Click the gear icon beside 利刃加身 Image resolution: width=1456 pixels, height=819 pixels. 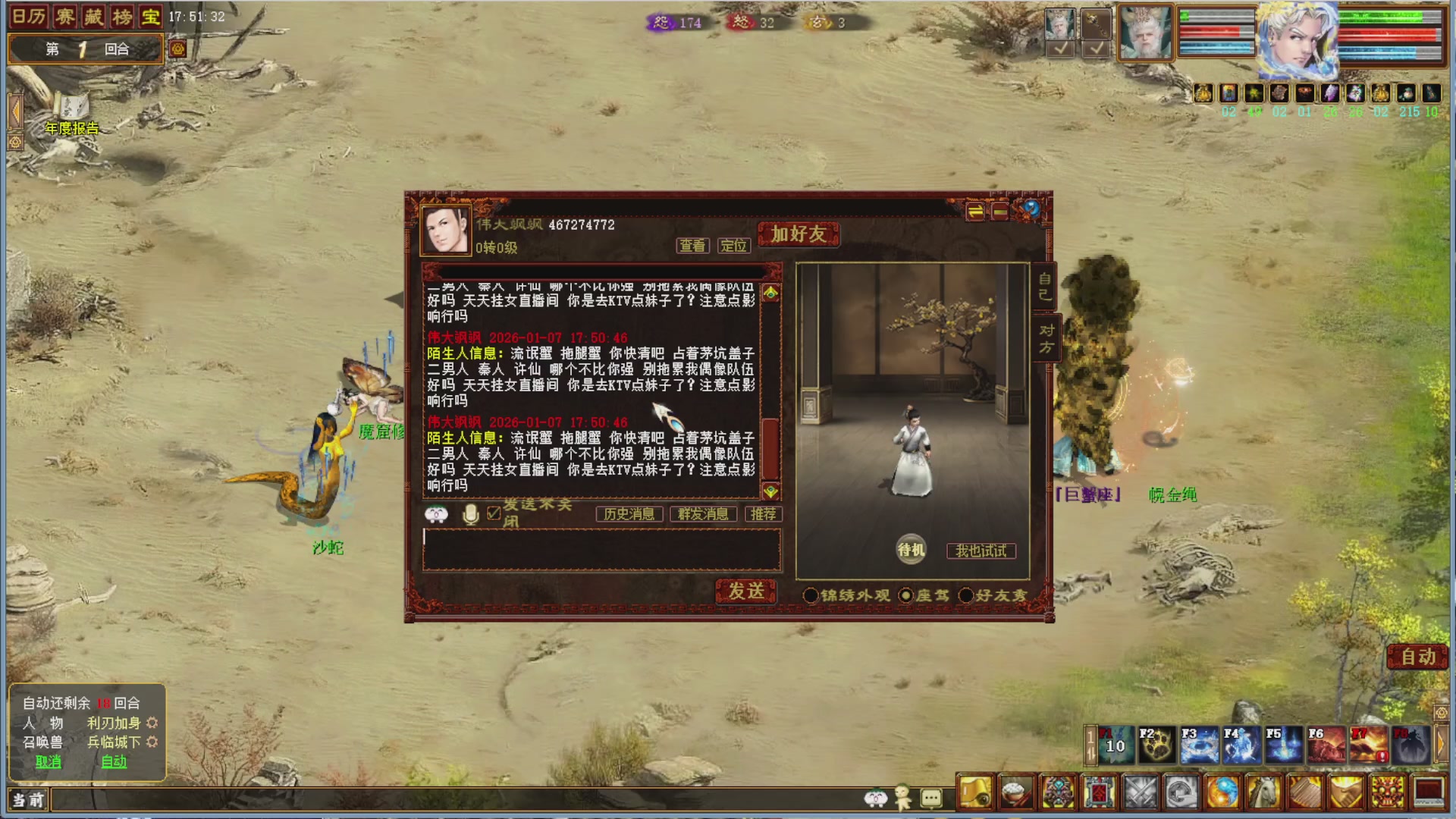[152, 723]
